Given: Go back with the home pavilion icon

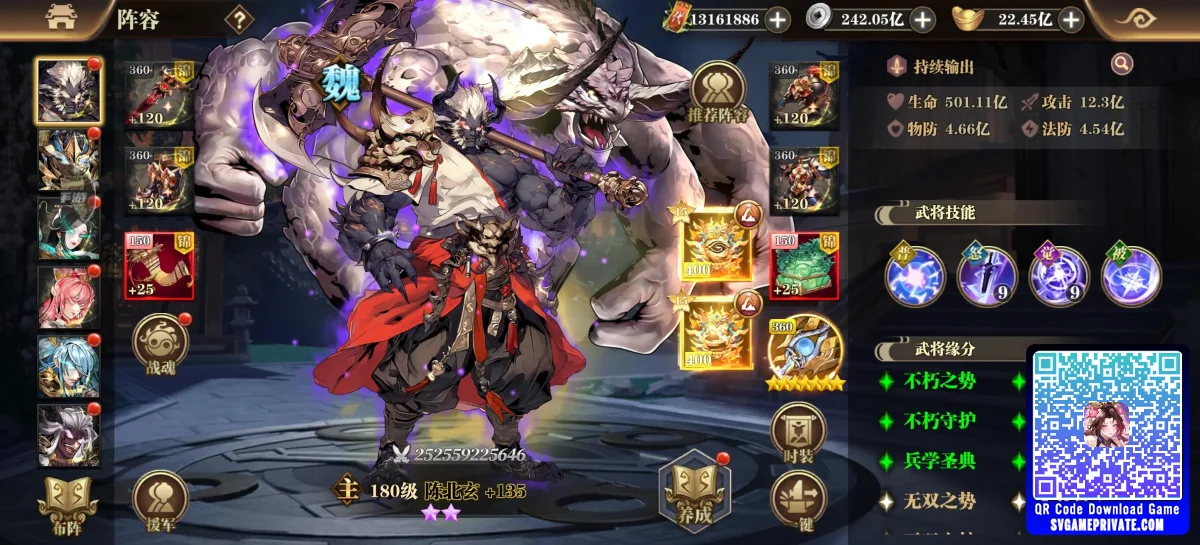Looking at the screenshot, I should click(59, 17).
